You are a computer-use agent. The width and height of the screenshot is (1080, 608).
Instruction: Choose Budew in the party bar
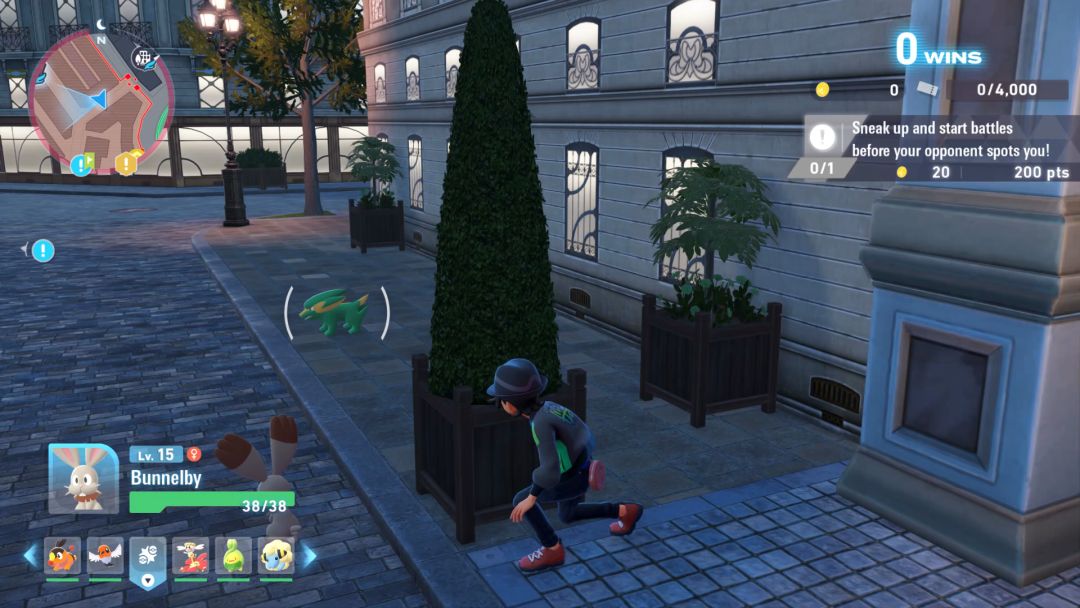click(233, 556)
